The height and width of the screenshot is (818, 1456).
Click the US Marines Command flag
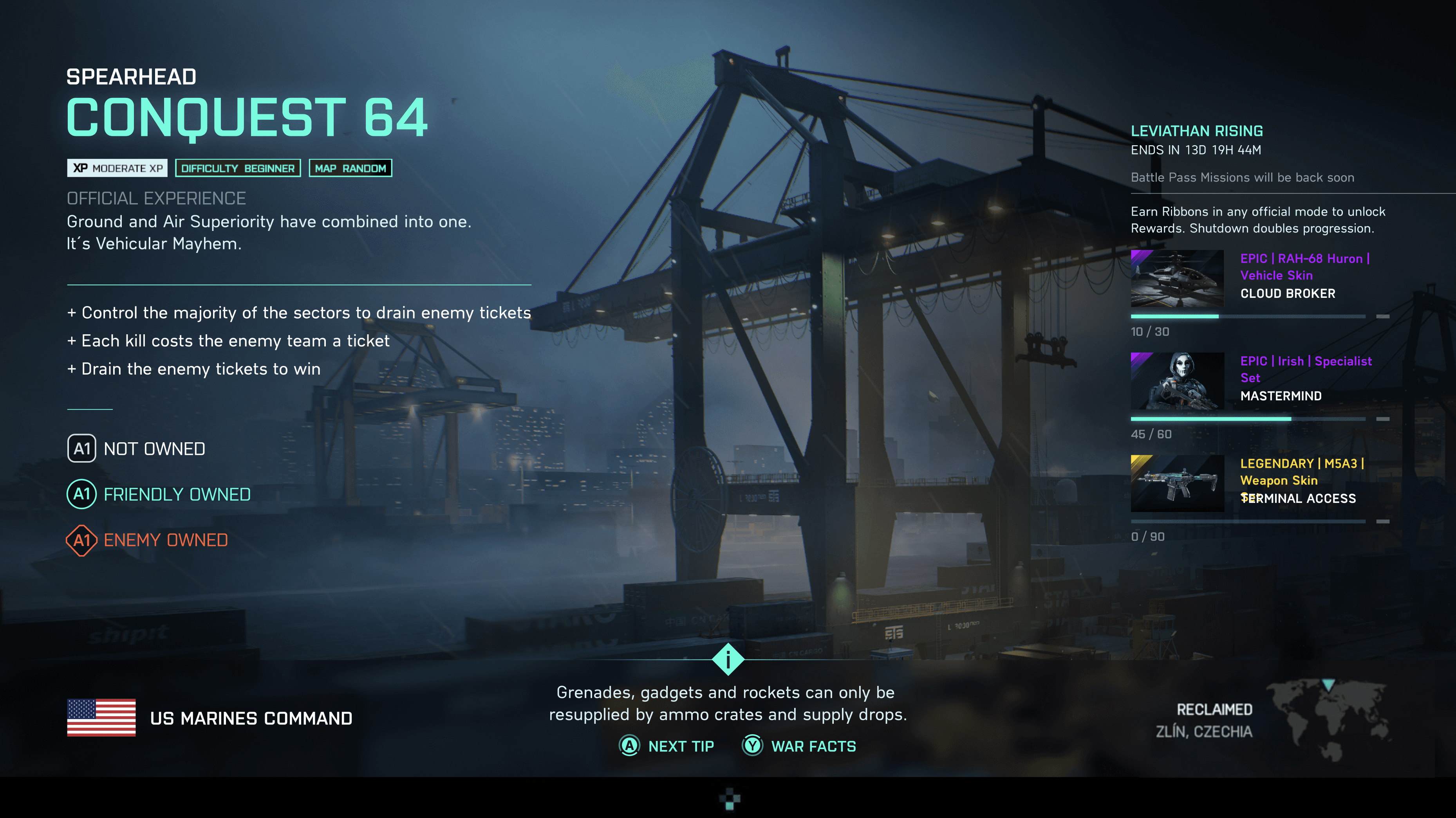101,717
